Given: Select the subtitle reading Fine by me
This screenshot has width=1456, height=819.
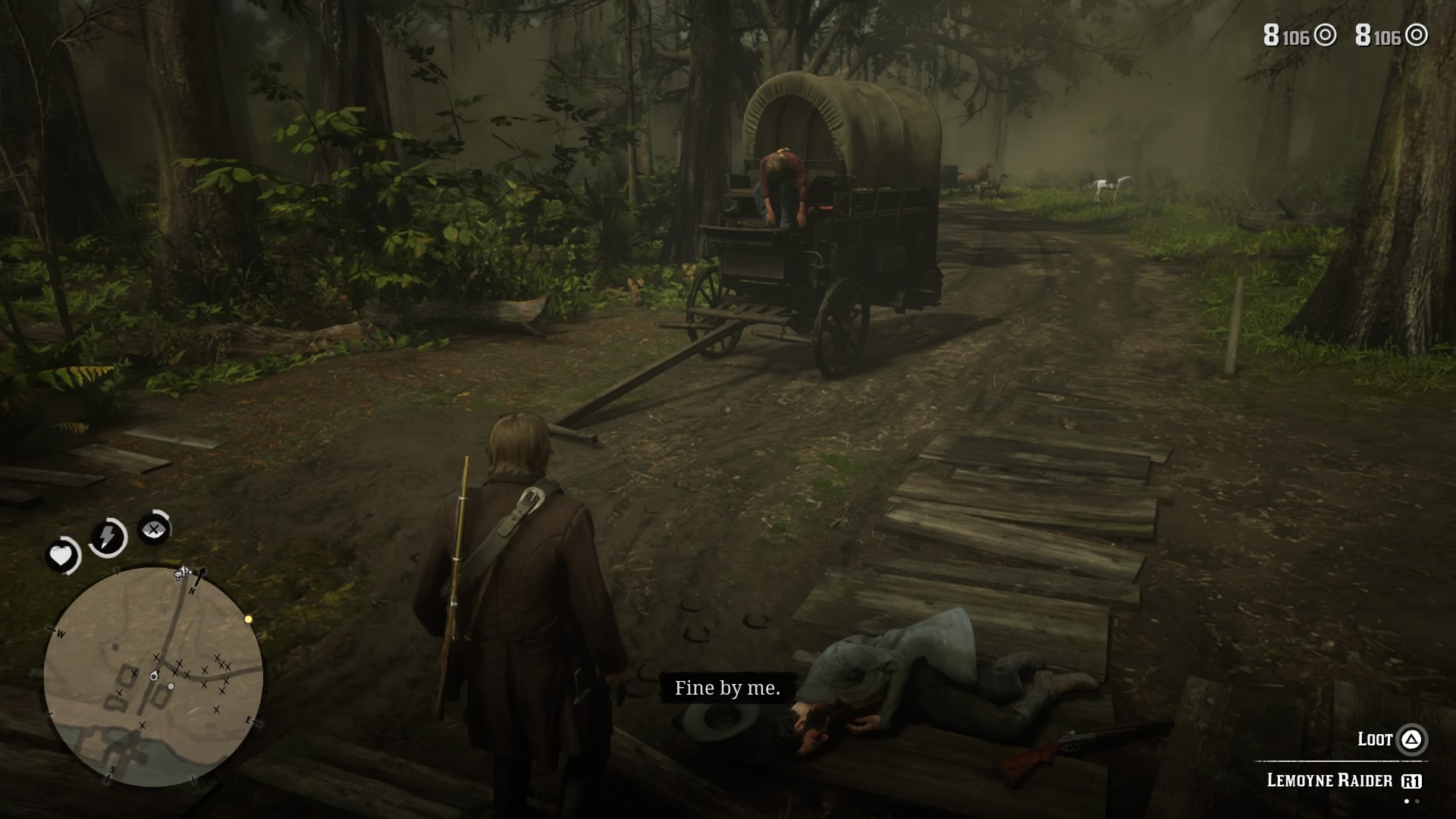Looking at the screenshot, I should [727, 689].
